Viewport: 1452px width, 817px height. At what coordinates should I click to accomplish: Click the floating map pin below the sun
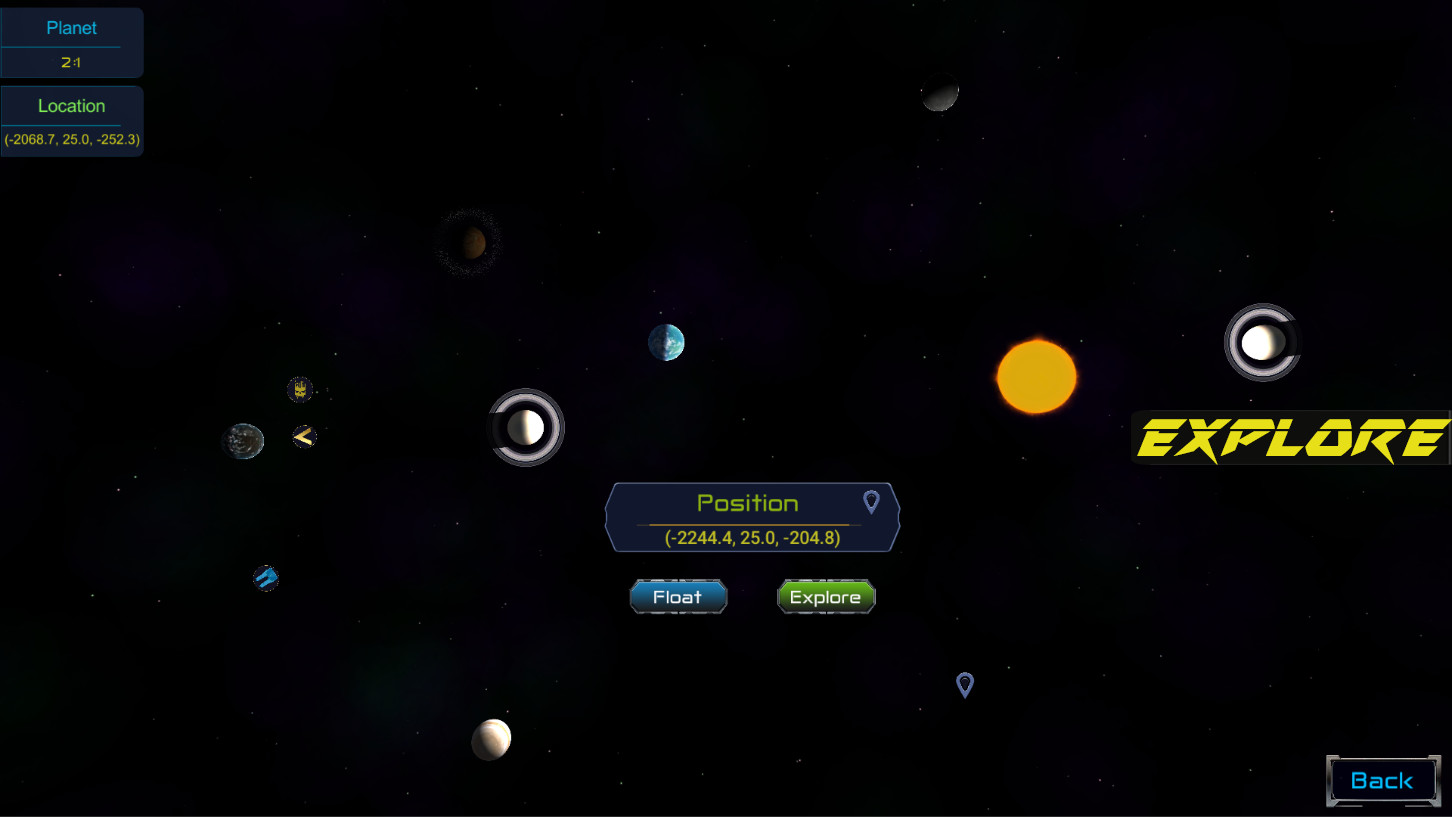pos(964,685)
